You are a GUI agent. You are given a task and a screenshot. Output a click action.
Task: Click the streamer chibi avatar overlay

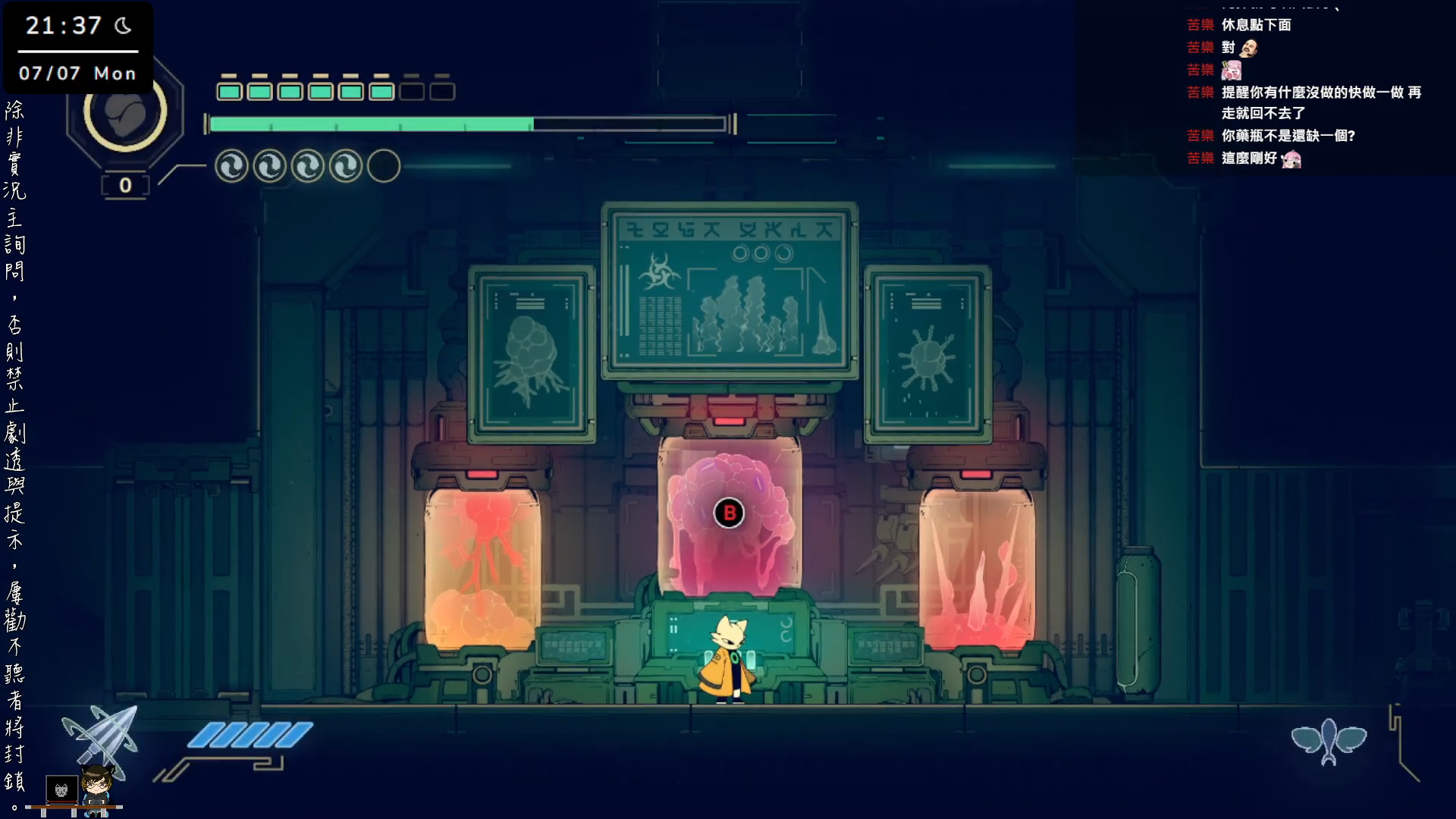pyautogui.click(x=96, y=789)
